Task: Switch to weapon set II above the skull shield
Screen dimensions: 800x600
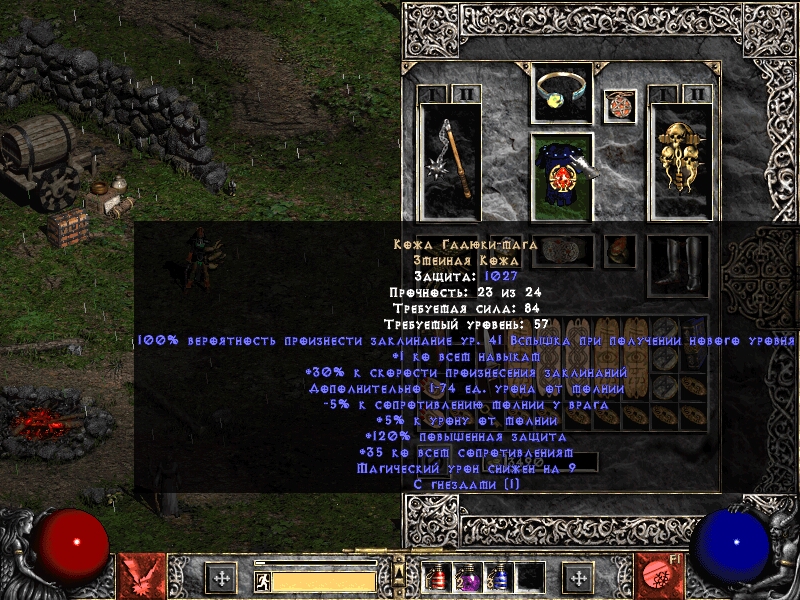Action: click(696, 94)
